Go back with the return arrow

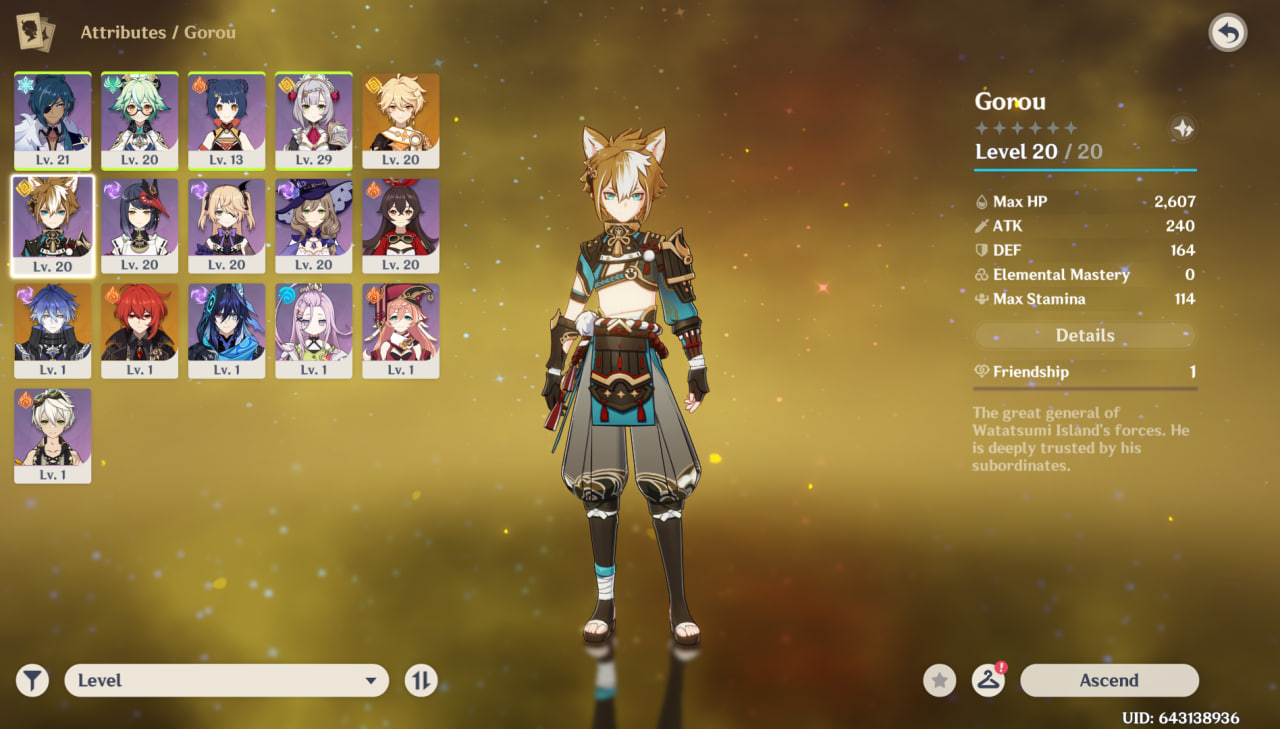tap(1227, 33)
